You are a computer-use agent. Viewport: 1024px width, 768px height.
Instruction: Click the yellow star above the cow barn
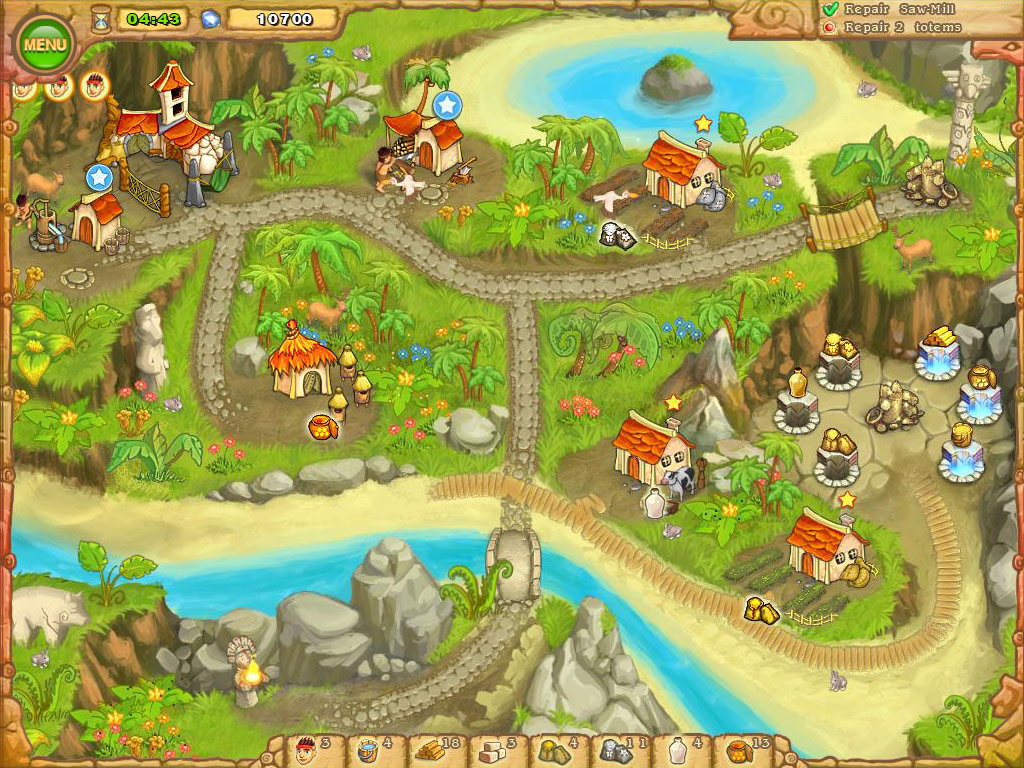tap(673, 402)
